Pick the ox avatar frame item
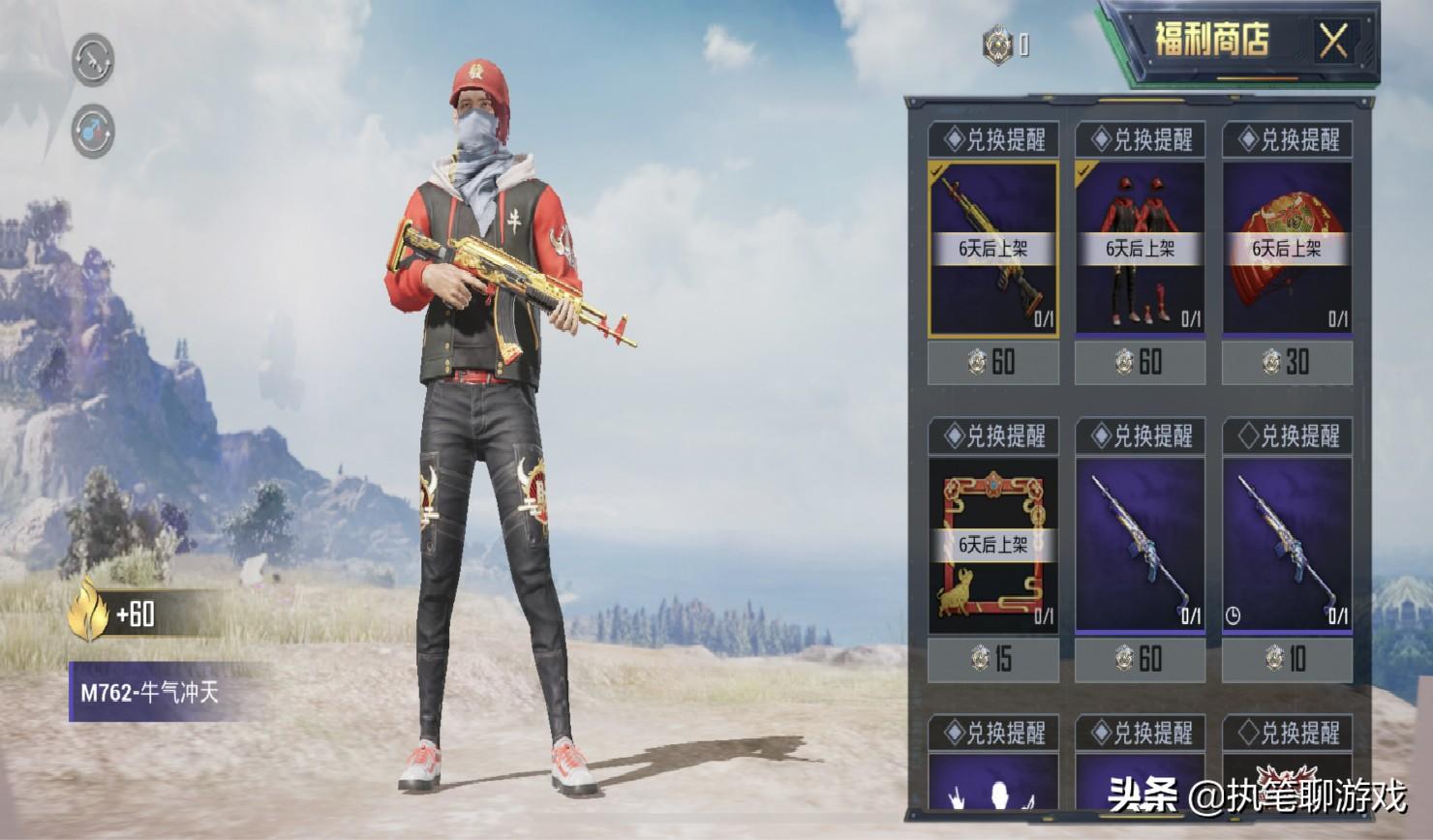This screenshot has height=840, width=1433. [992, 545]
